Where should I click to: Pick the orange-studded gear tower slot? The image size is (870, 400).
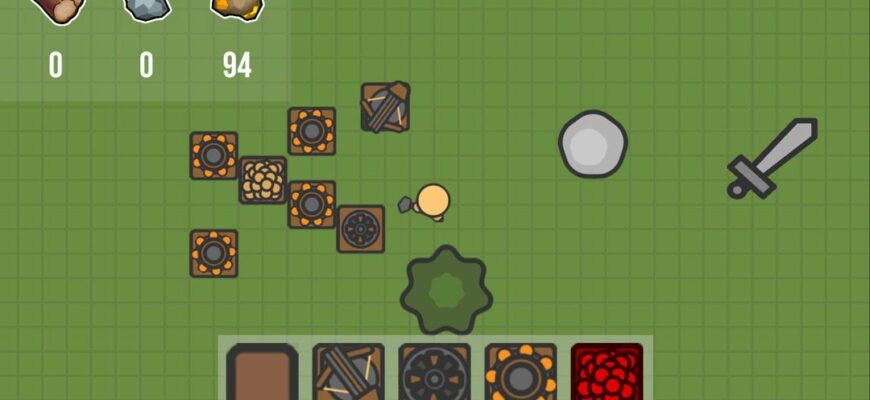[x=520, y=373]
